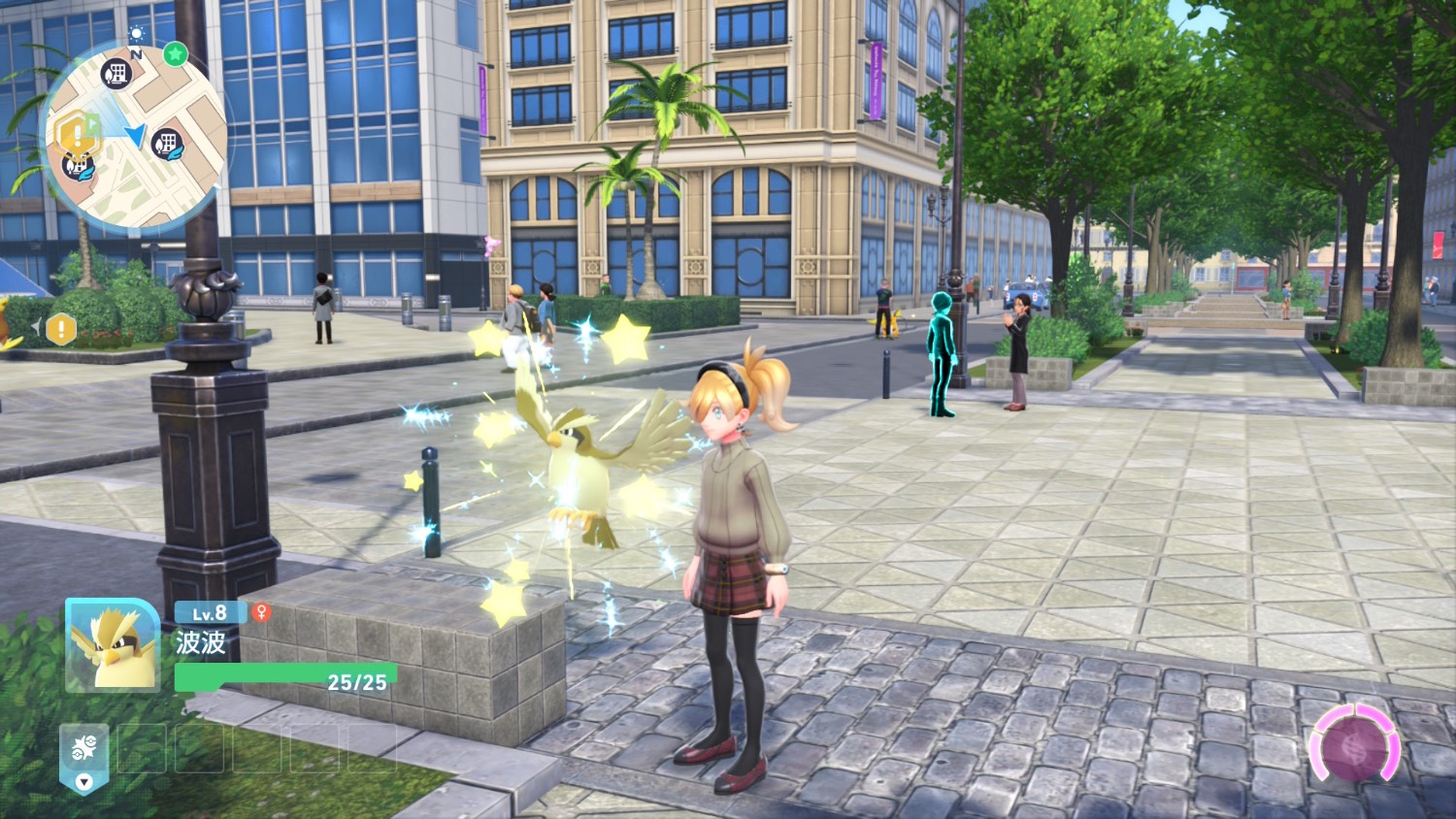Select the Pidgey portrait in the party panel
The image size is (1456, 819).
(112, 645)
